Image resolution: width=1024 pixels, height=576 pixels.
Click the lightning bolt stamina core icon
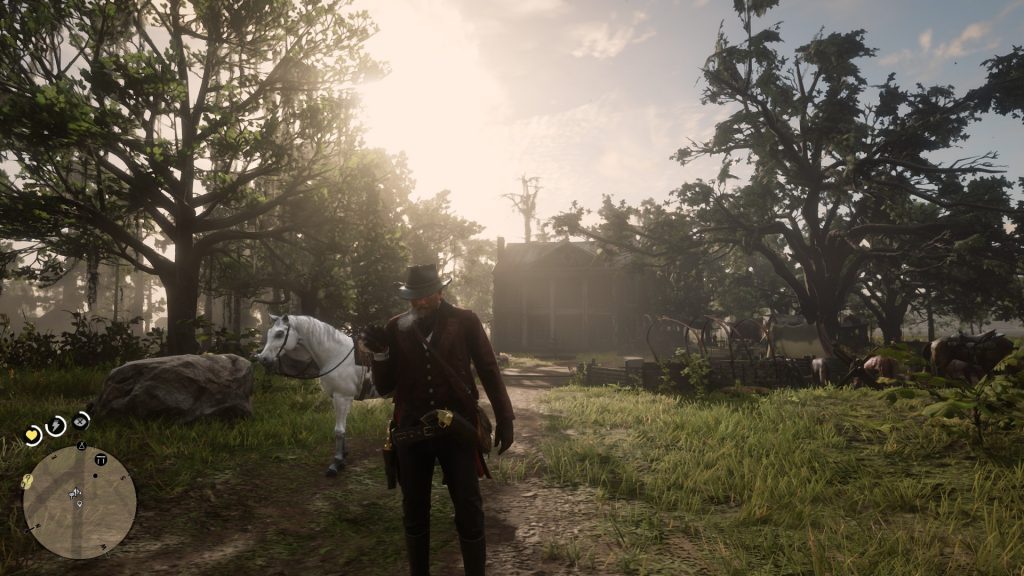click(x=57, y=425)
